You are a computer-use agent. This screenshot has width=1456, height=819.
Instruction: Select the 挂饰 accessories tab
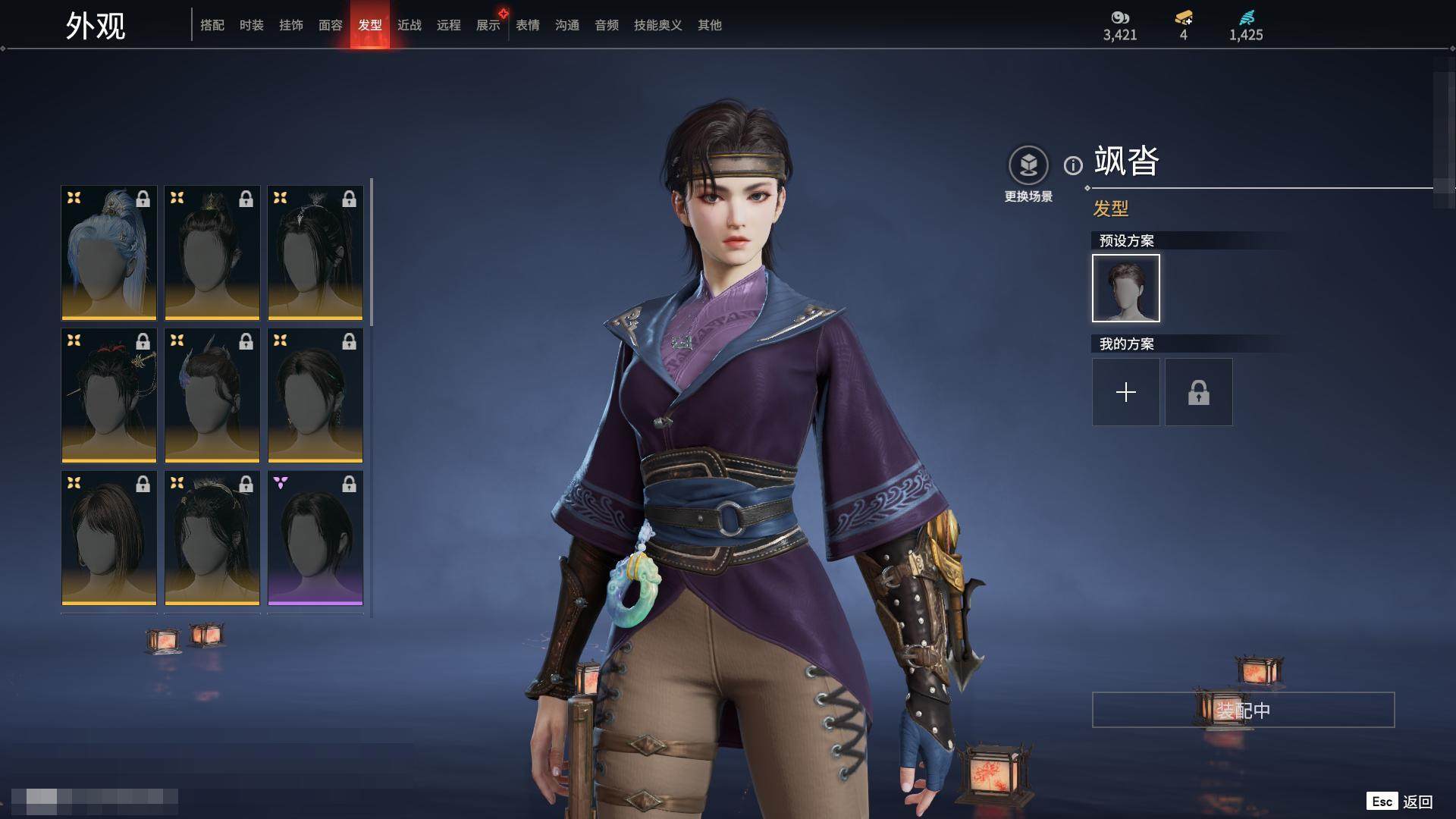(x=291, y=25)
